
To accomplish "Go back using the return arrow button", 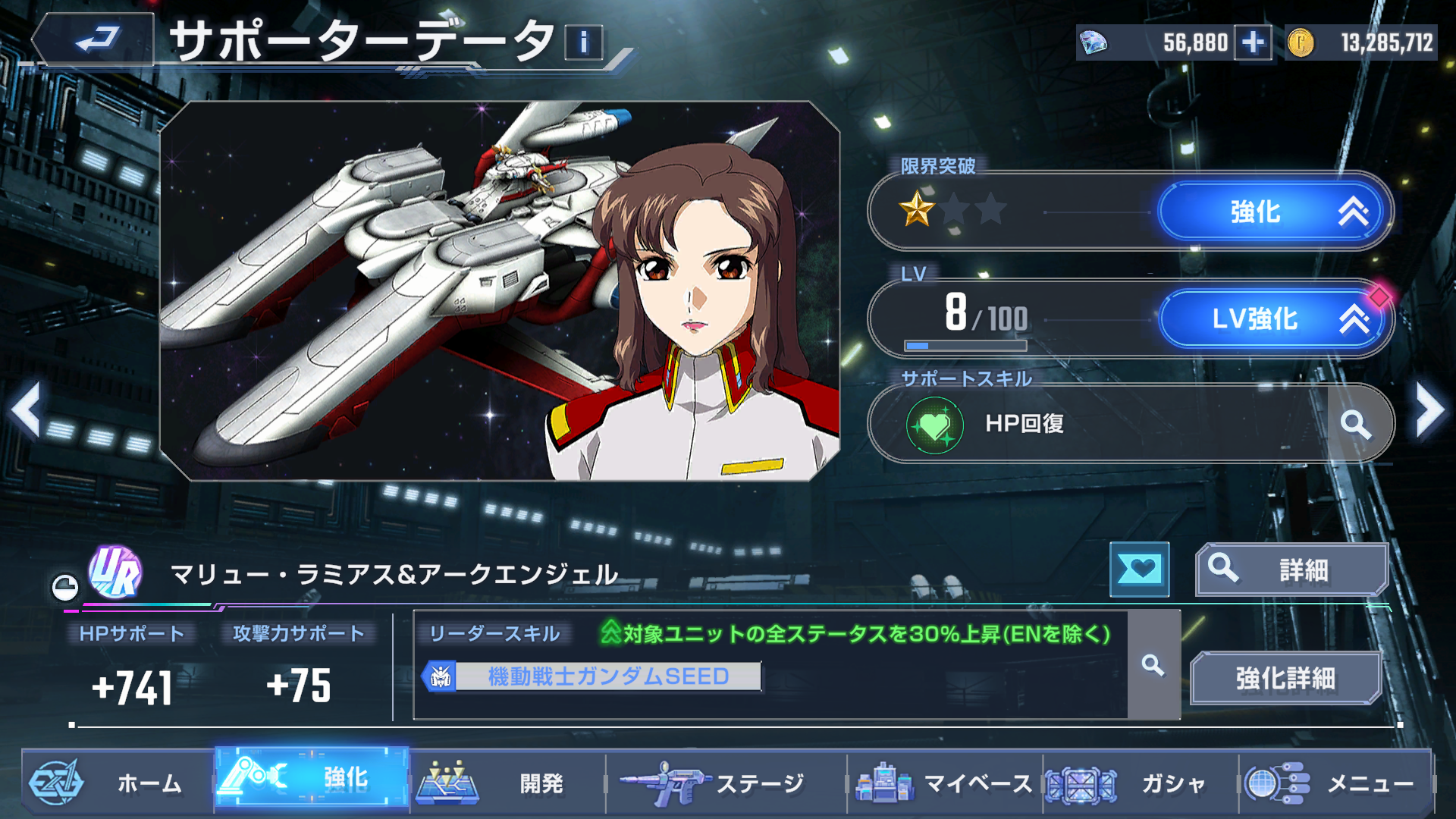I will tap(94, 39).
